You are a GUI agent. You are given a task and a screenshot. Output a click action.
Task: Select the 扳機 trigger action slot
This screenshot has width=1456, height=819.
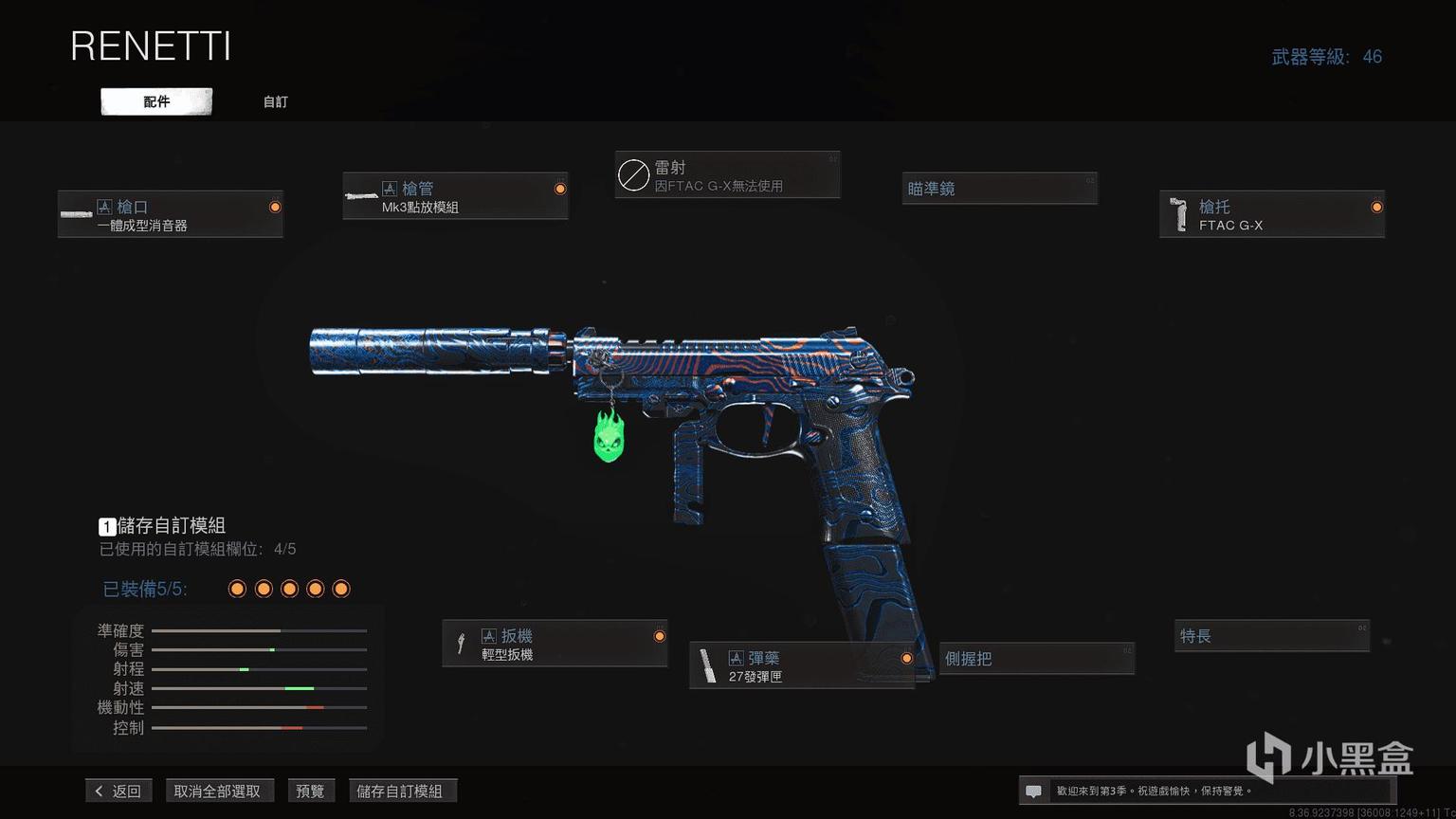pos(555,644)
